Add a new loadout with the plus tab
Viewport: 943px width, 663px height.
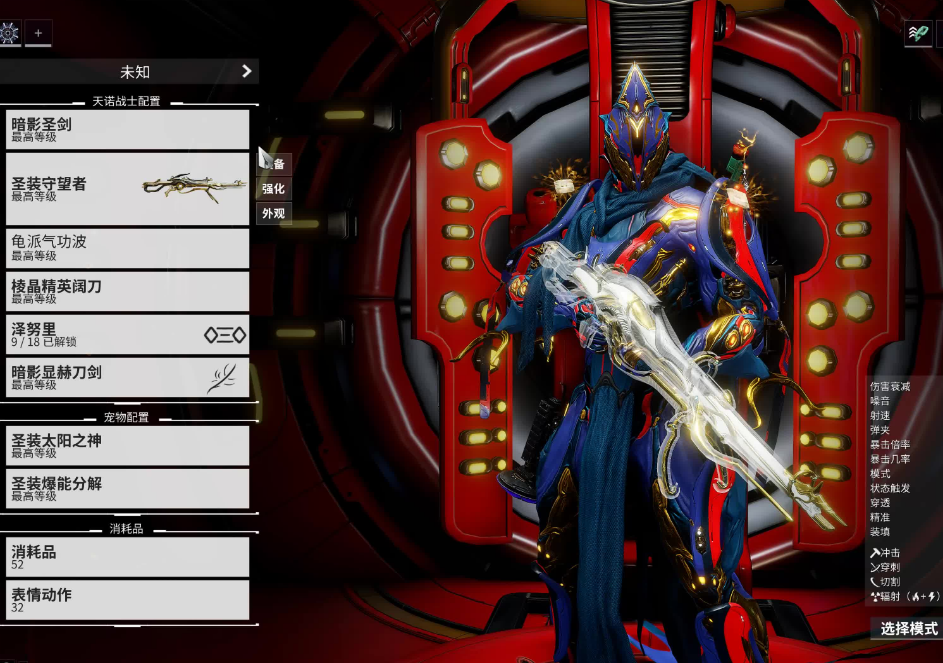pos(39,33)
